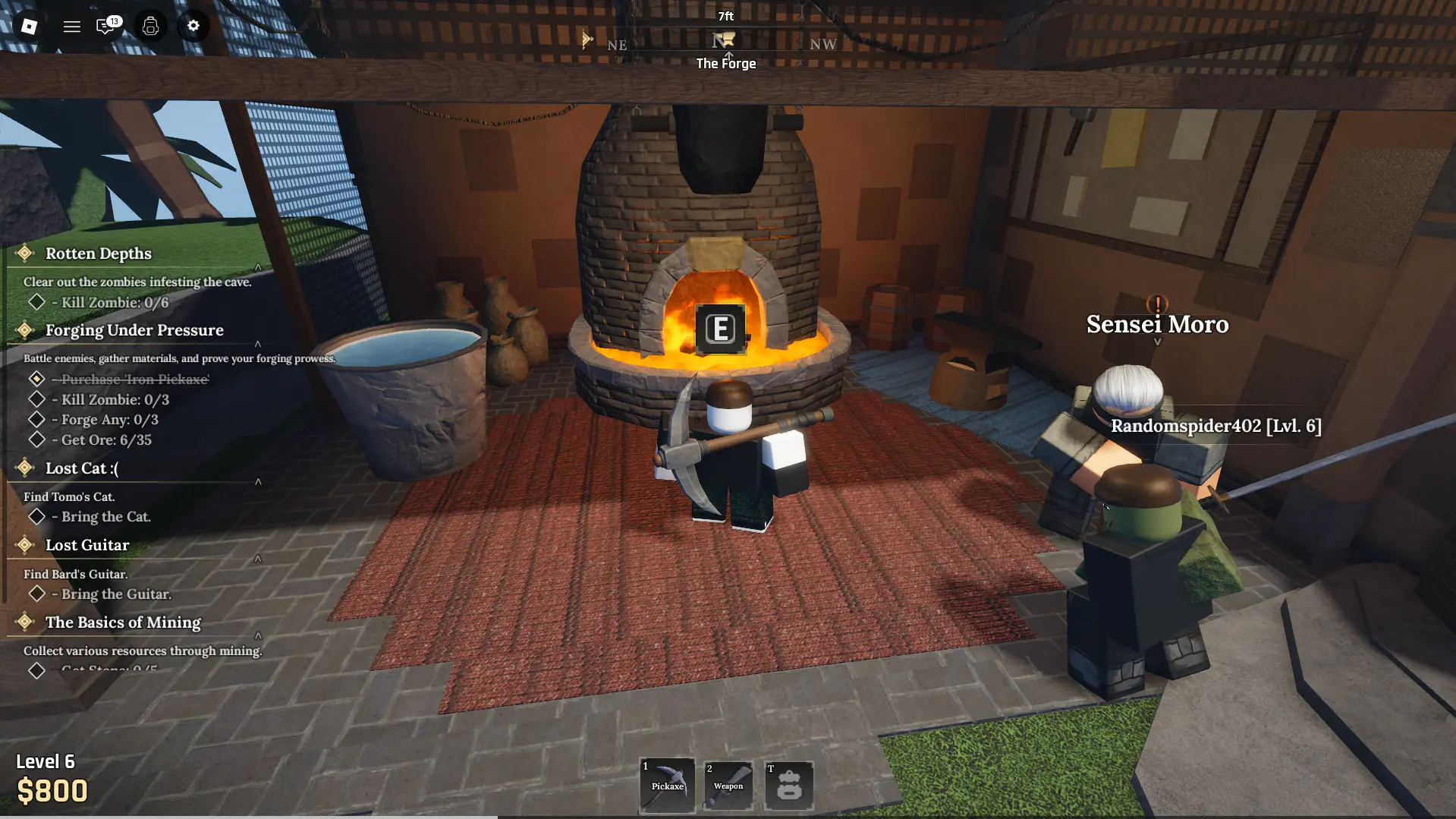1456x819 pixels.
Task: Open the hamburger menu at top left
Action: pos(72,26)
